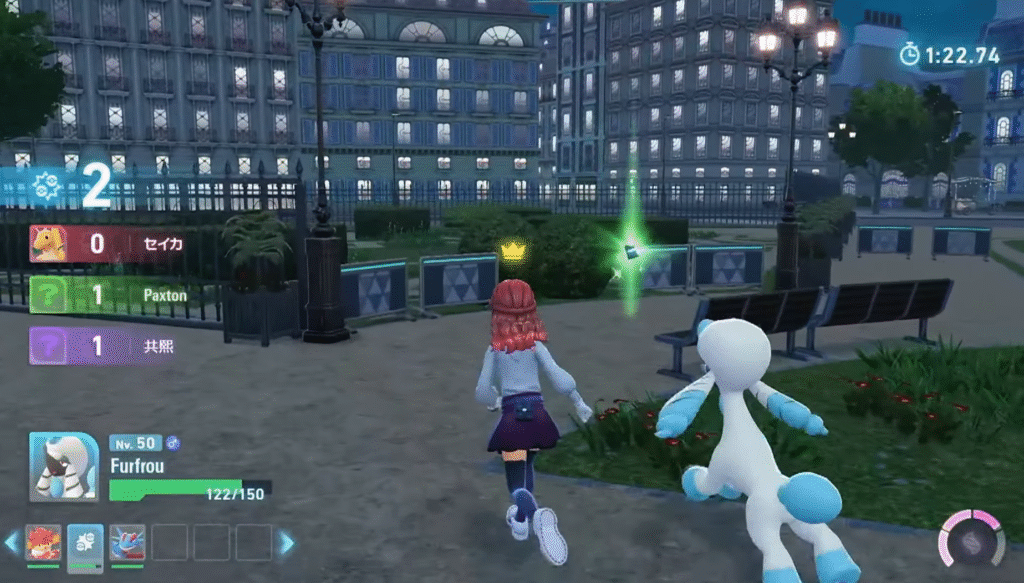
Task: Cycle party left with the arrow
Action: tap(12, 543)
